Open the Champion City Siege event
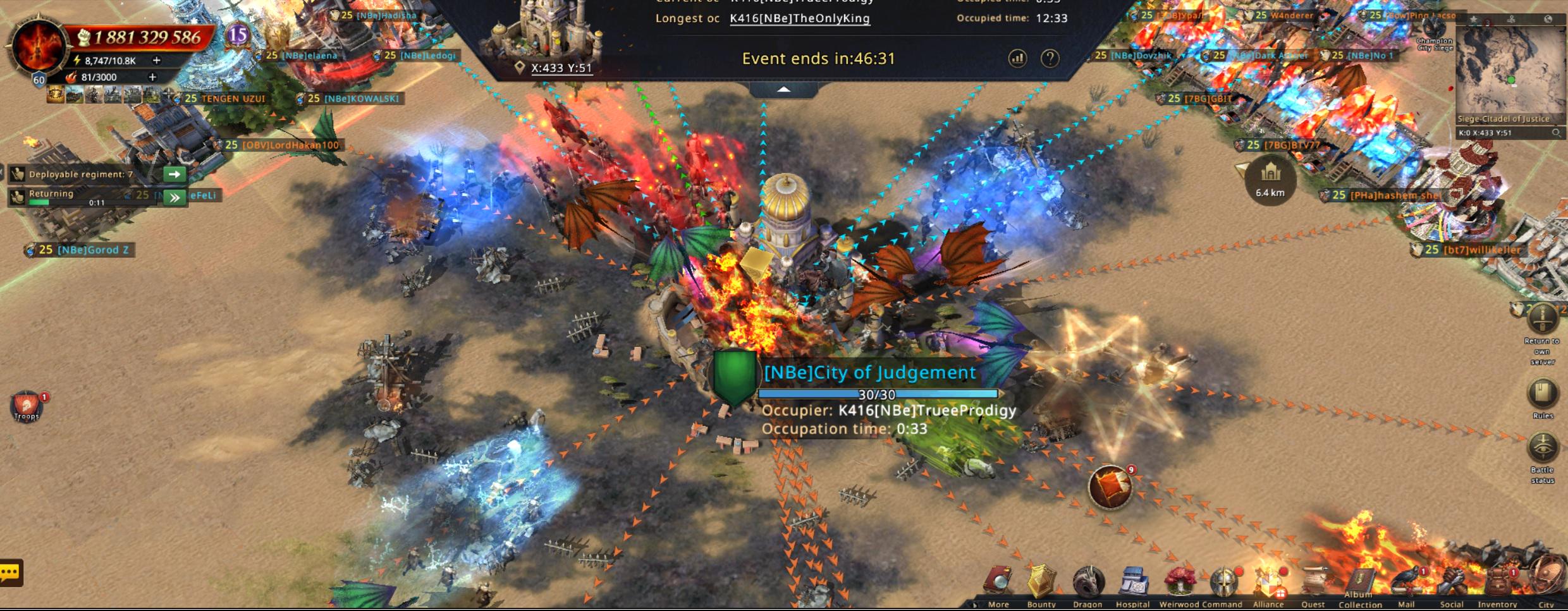Image resolution: width=1568 pixels, height=611 pixels. (x=1434, y=32)
